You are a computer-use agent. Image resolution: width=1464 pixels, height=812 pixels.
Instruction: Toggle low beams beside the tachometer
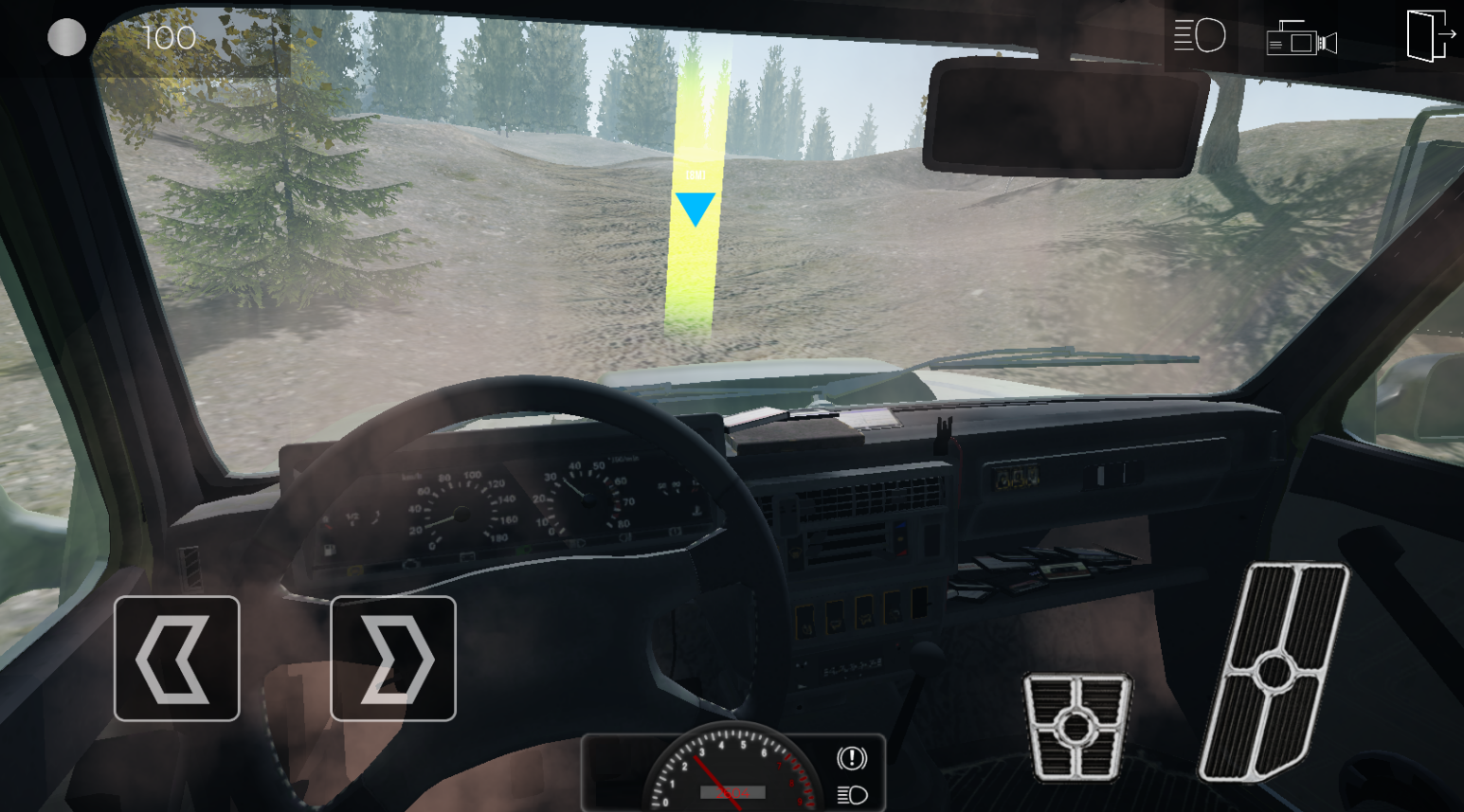(850, 796)
